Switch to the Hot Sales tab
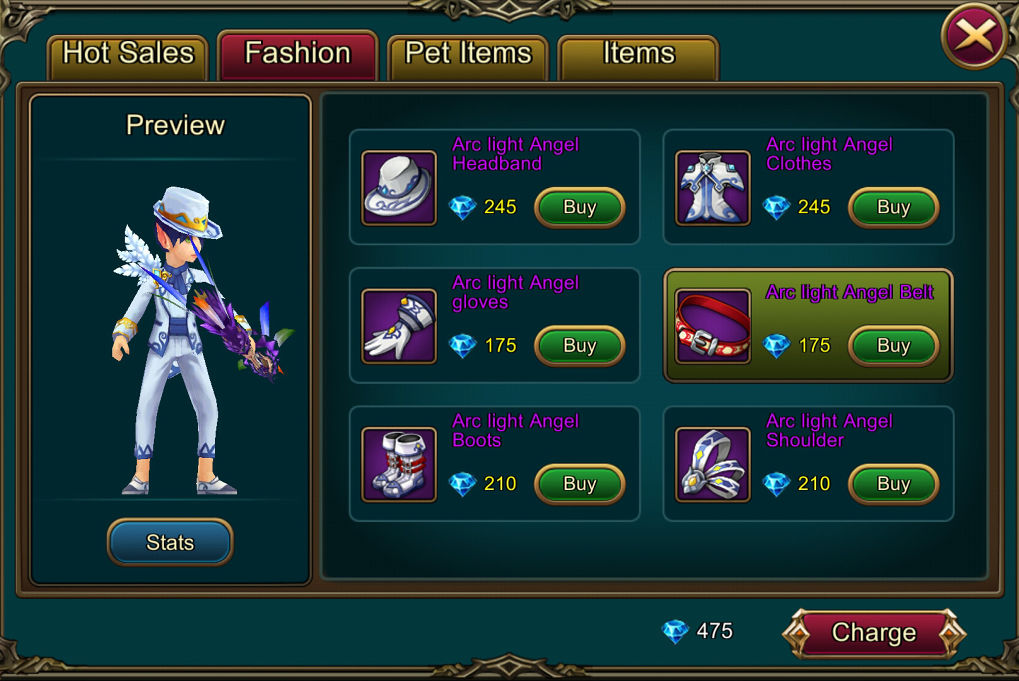The image size is (1019, 681). [128, 54]
